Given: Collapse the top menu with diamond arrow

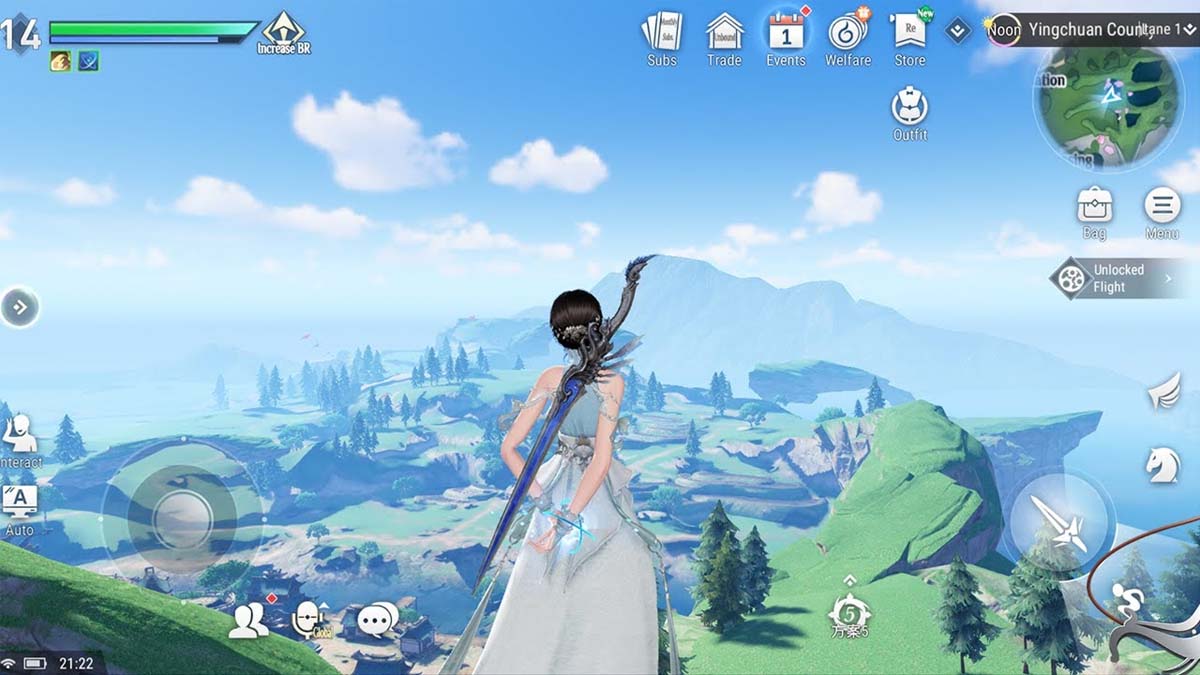Looking at the screenshot, I should (958, 30).
